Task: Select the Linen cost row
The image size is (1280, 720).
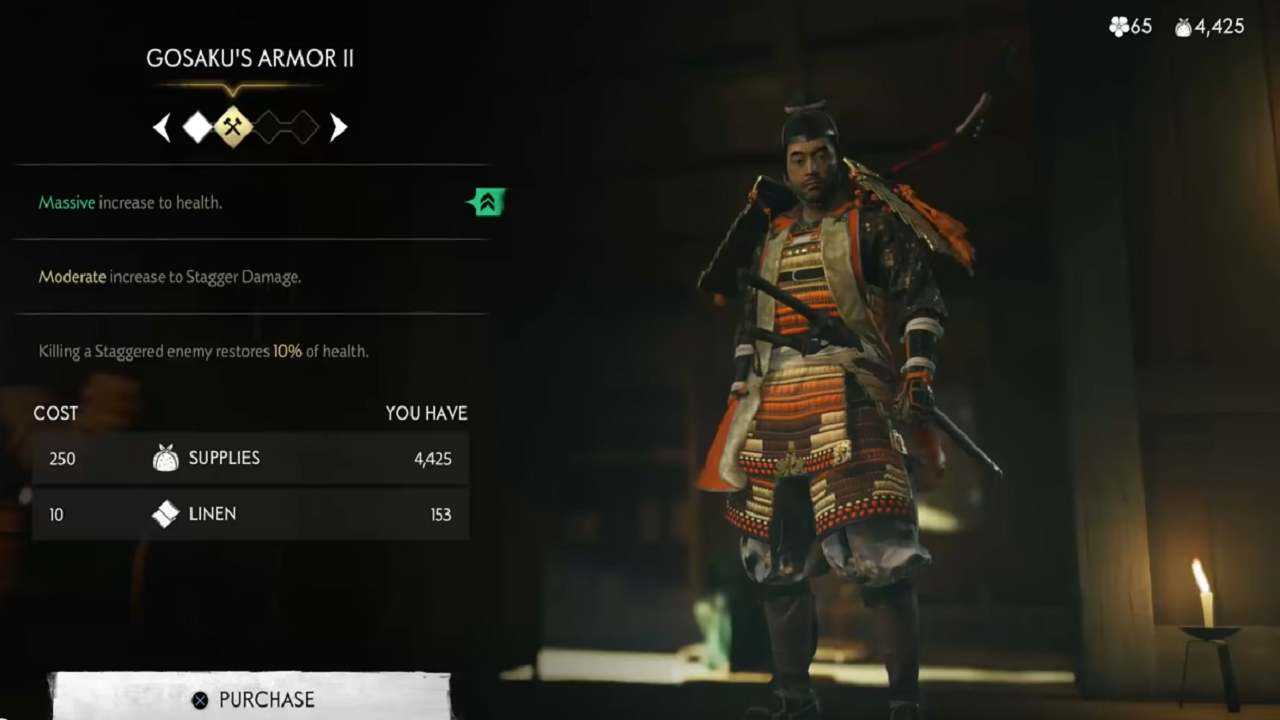Action: point(250,514)
